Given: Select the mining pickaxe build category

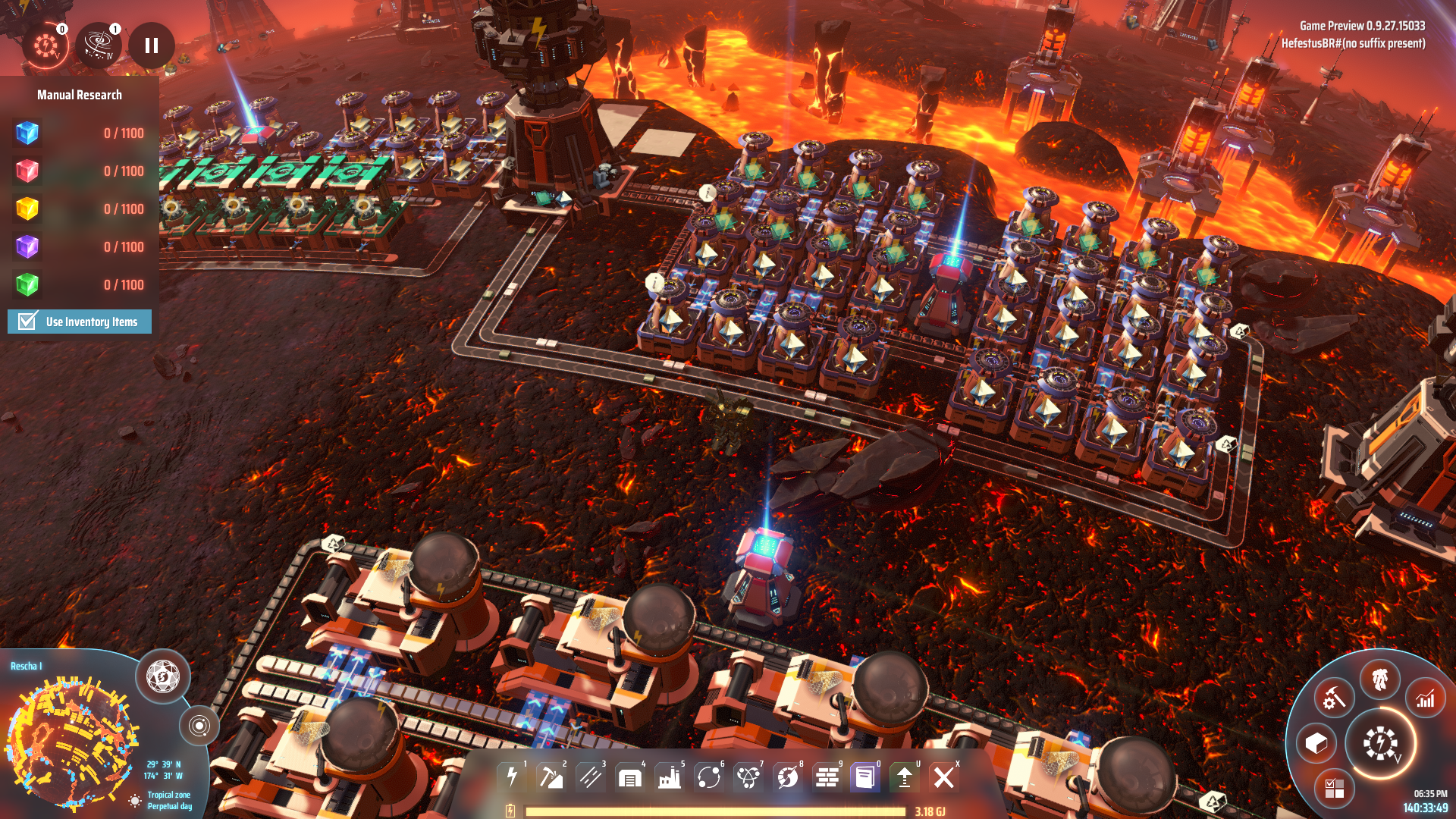Looking at the screenshot, I should (x=551, y=777).
